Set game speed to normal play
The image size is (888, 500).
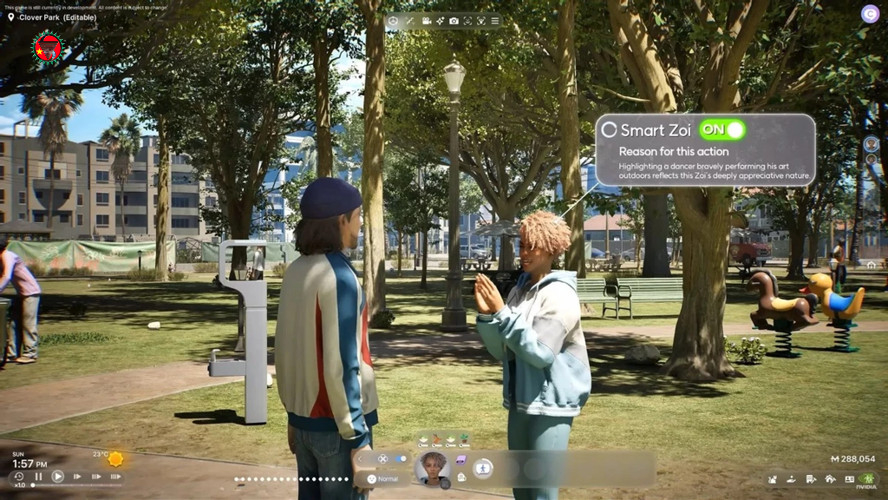[x=57, y=476]
